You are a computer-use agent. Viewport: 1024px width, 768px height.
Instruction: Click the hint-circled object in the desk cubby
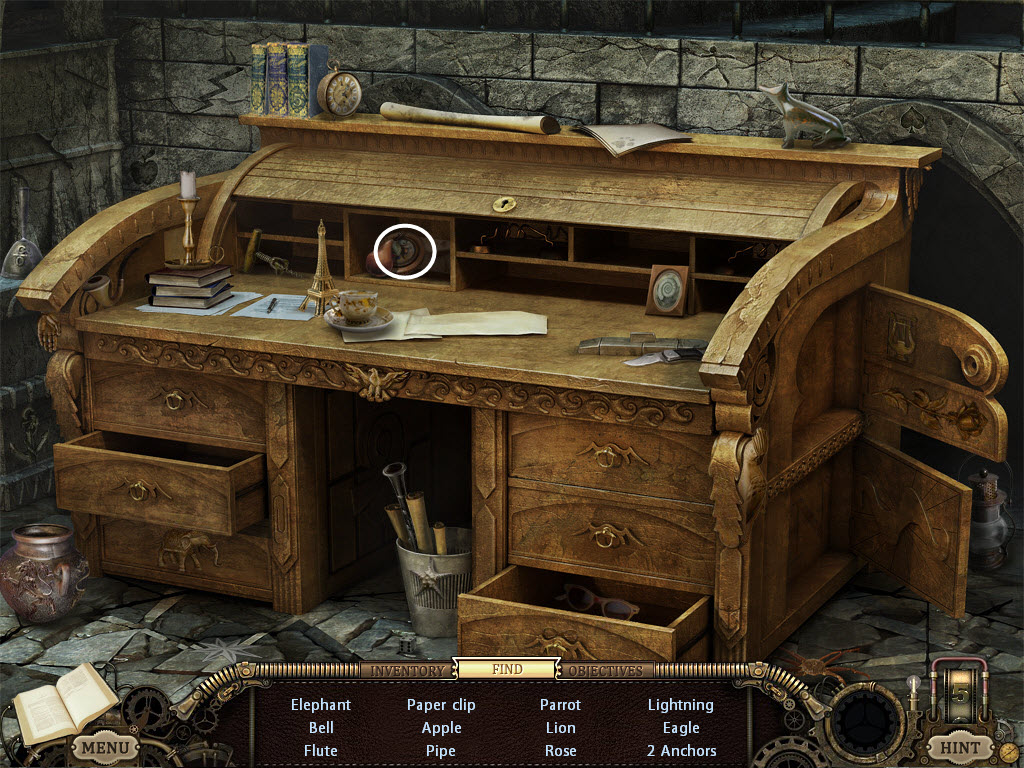pos(405,252)
